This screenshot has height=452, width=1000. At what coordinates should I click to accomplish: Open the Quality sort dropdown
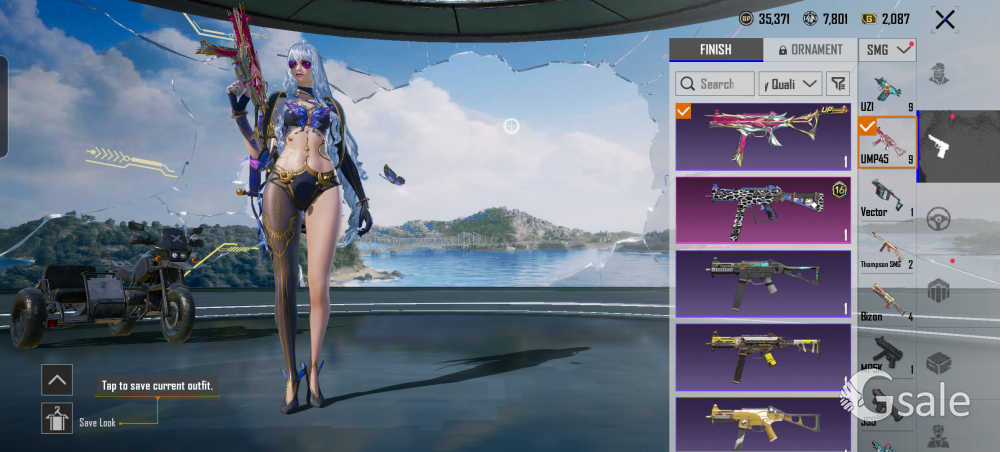point(790,84)
